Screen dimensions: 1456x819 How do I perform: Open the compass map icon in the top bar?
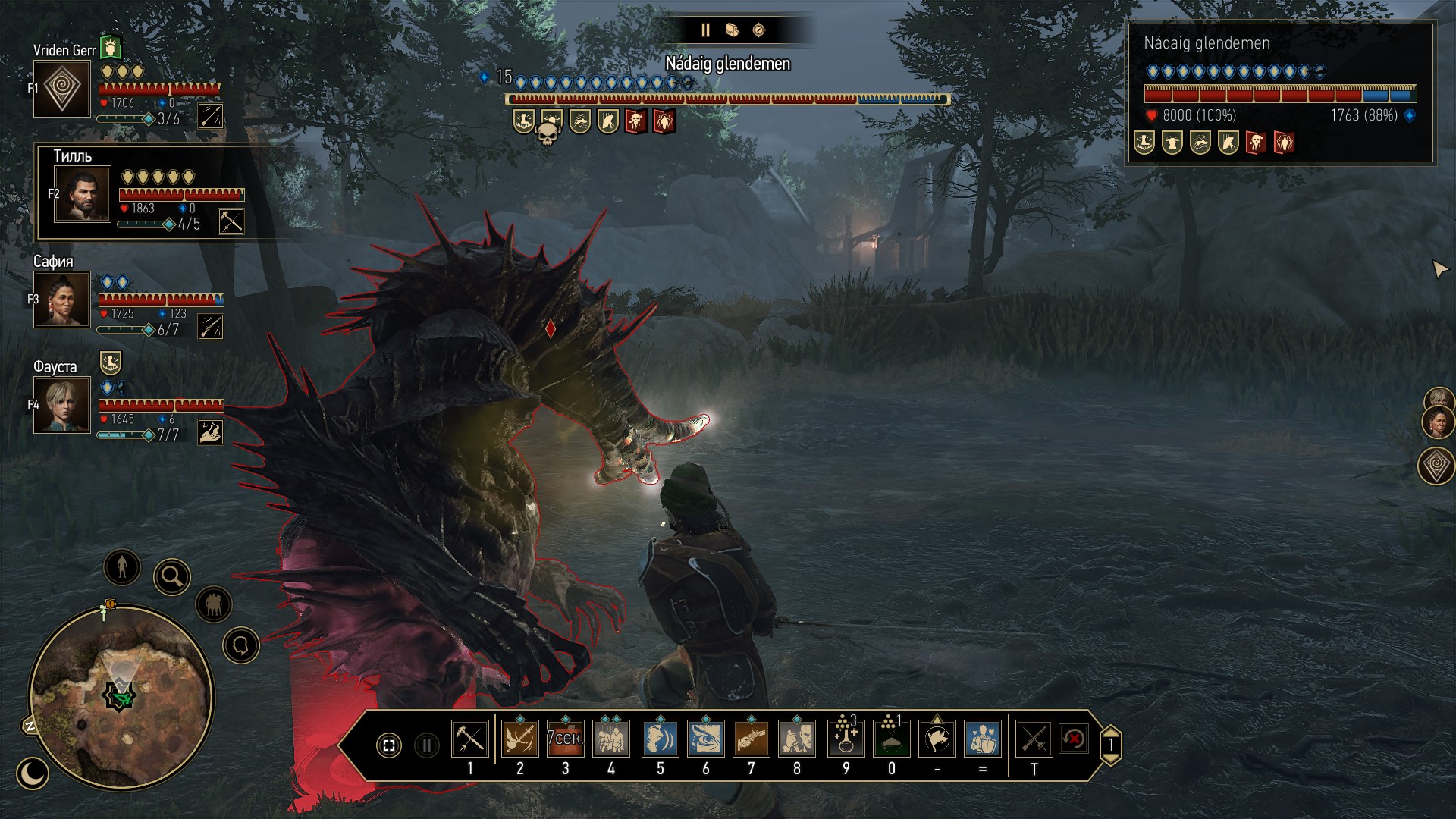tap(758, 30)
